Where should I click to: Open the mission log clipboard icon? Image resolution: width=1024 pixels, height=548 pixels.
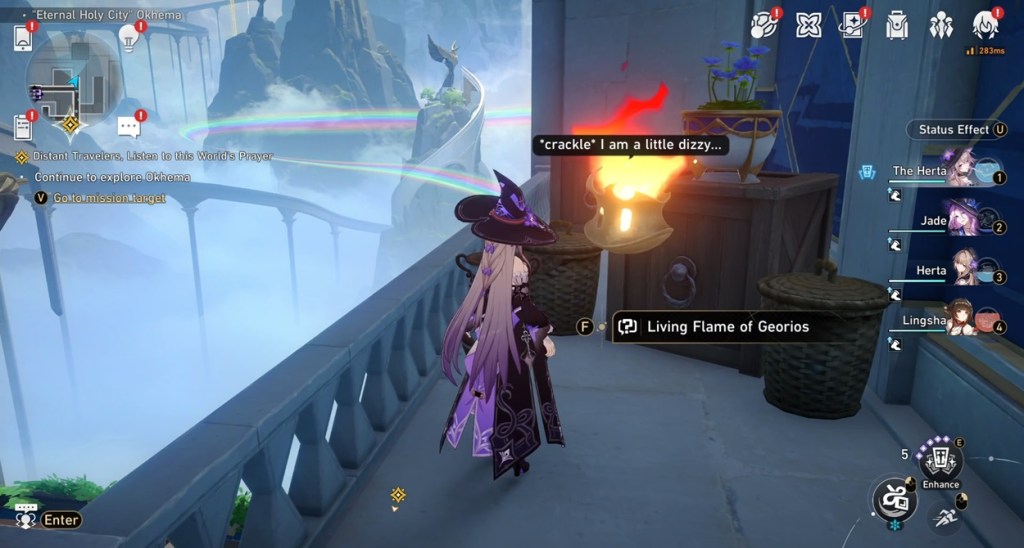point(23,127)
